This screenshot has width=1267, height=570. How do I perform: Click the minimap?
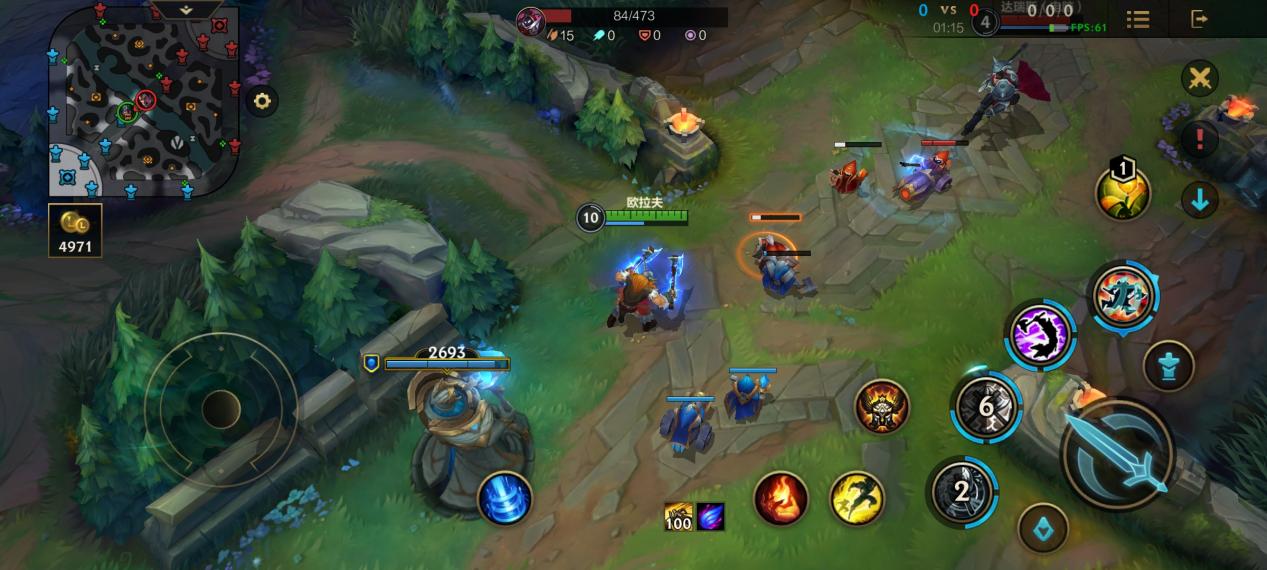point(144,101)
